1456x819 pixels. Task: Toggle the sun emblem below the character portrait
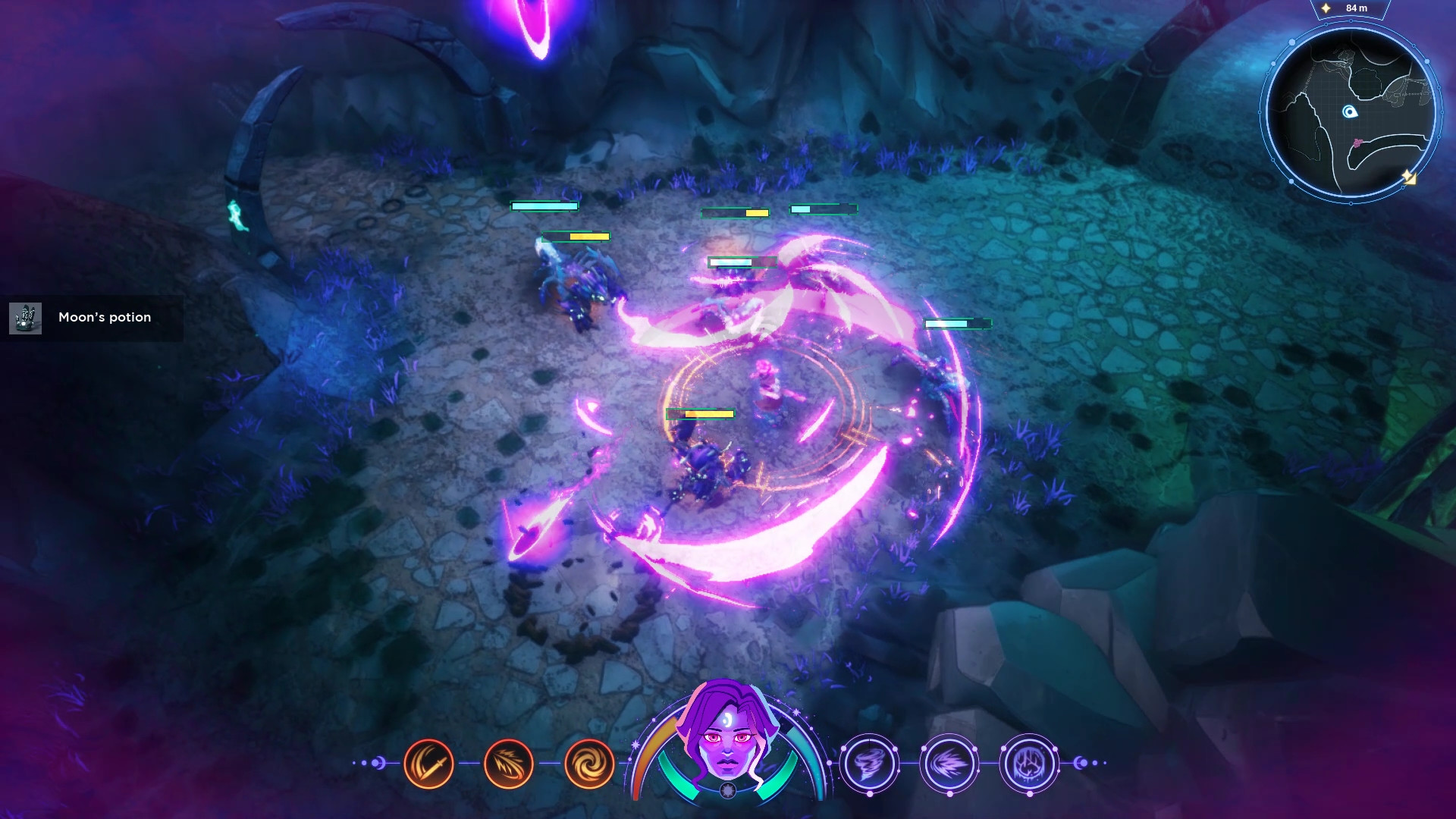coord(727,789)
